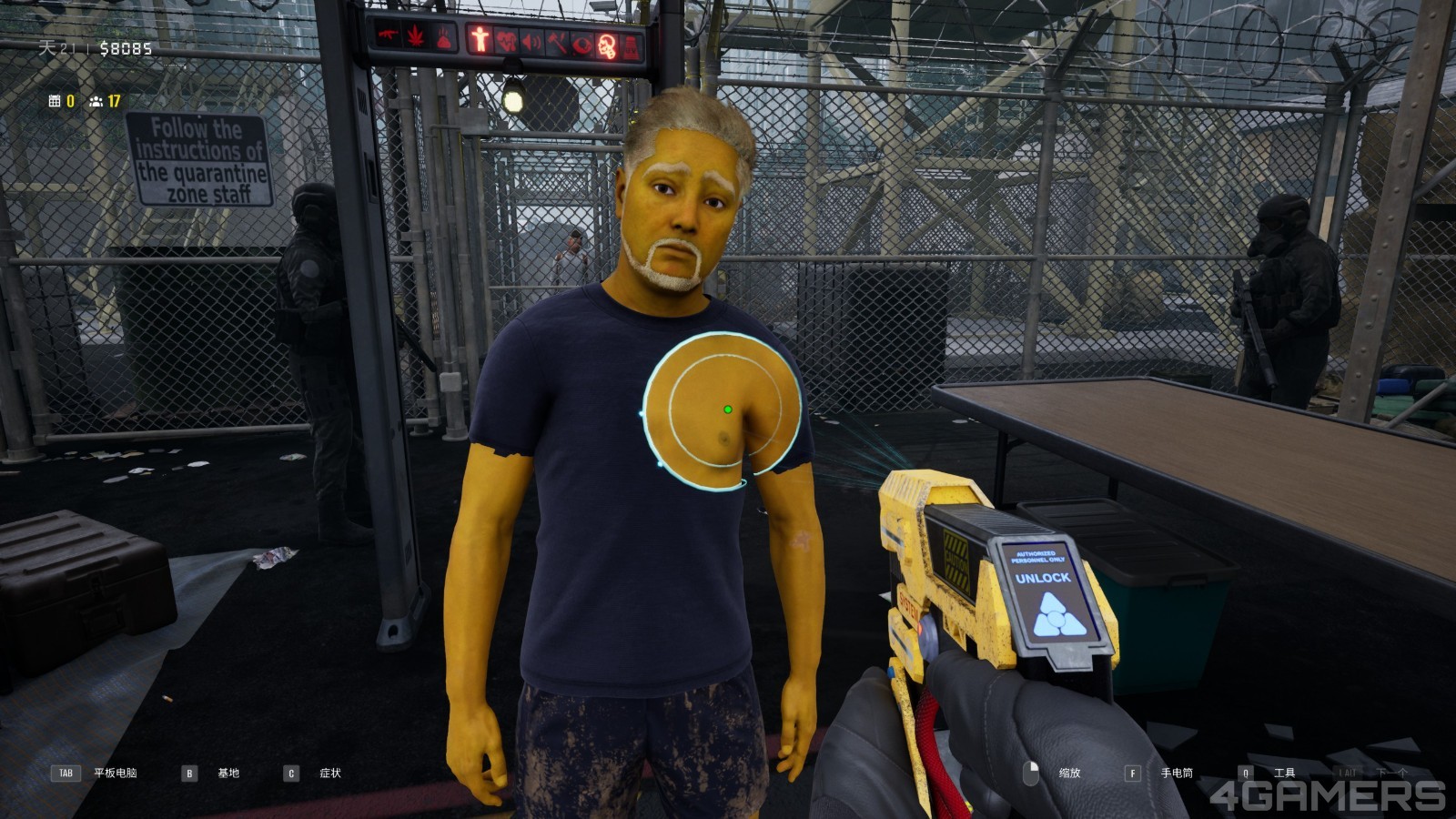Viewport: 1456px width, 819px height.
Task: Select the rifle weapon icon on the scanner gate
Action: click(388, 35)
